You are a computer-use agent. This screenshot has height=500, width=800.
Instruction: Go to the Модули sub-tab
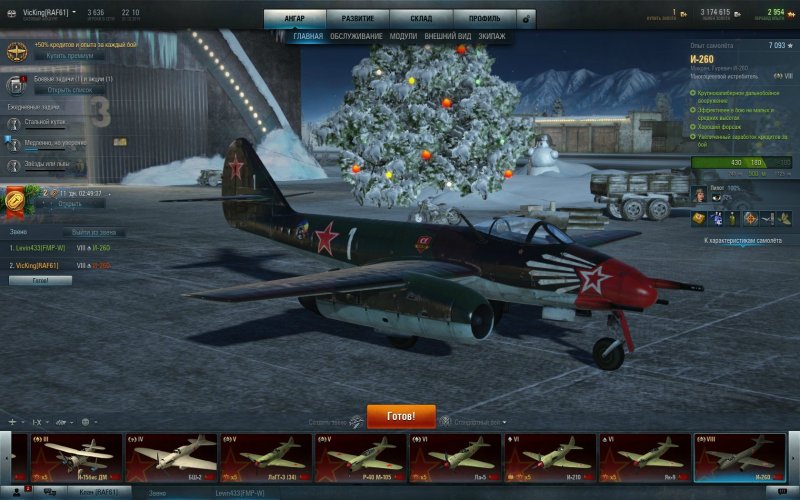[403, 36]
